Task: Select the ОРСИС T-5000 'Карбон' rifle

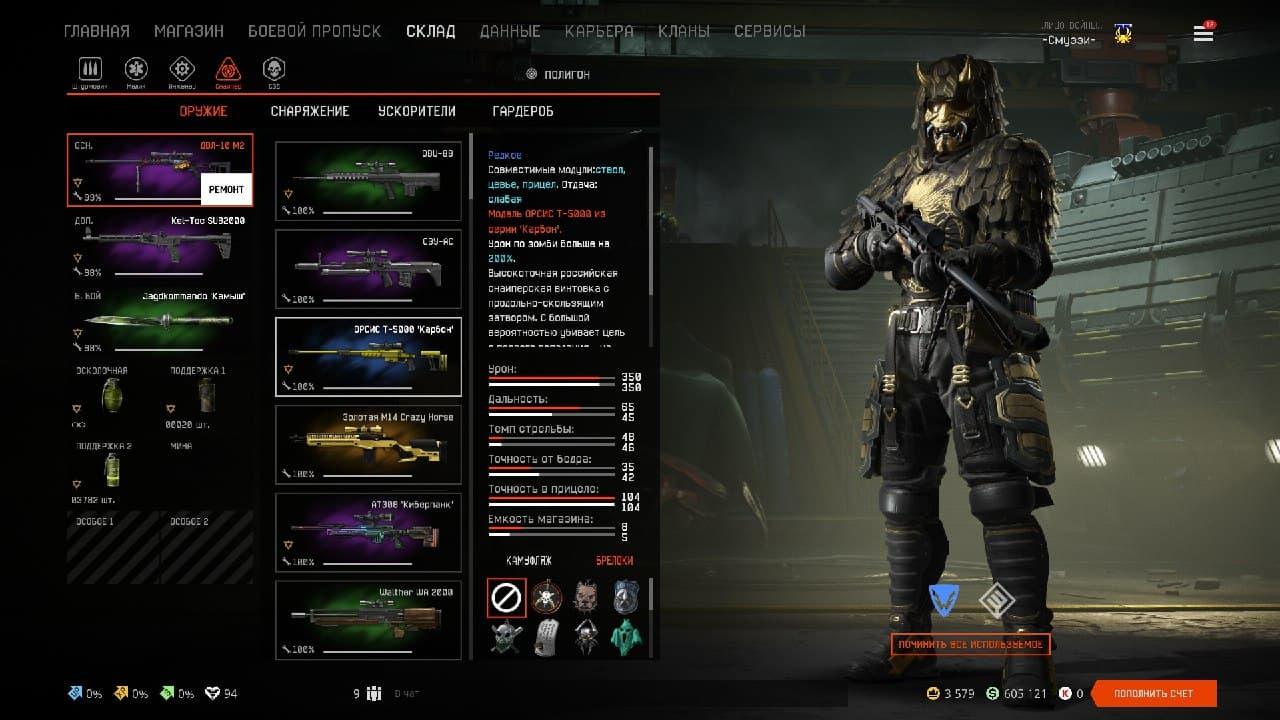Action: [x=368, y=357]
